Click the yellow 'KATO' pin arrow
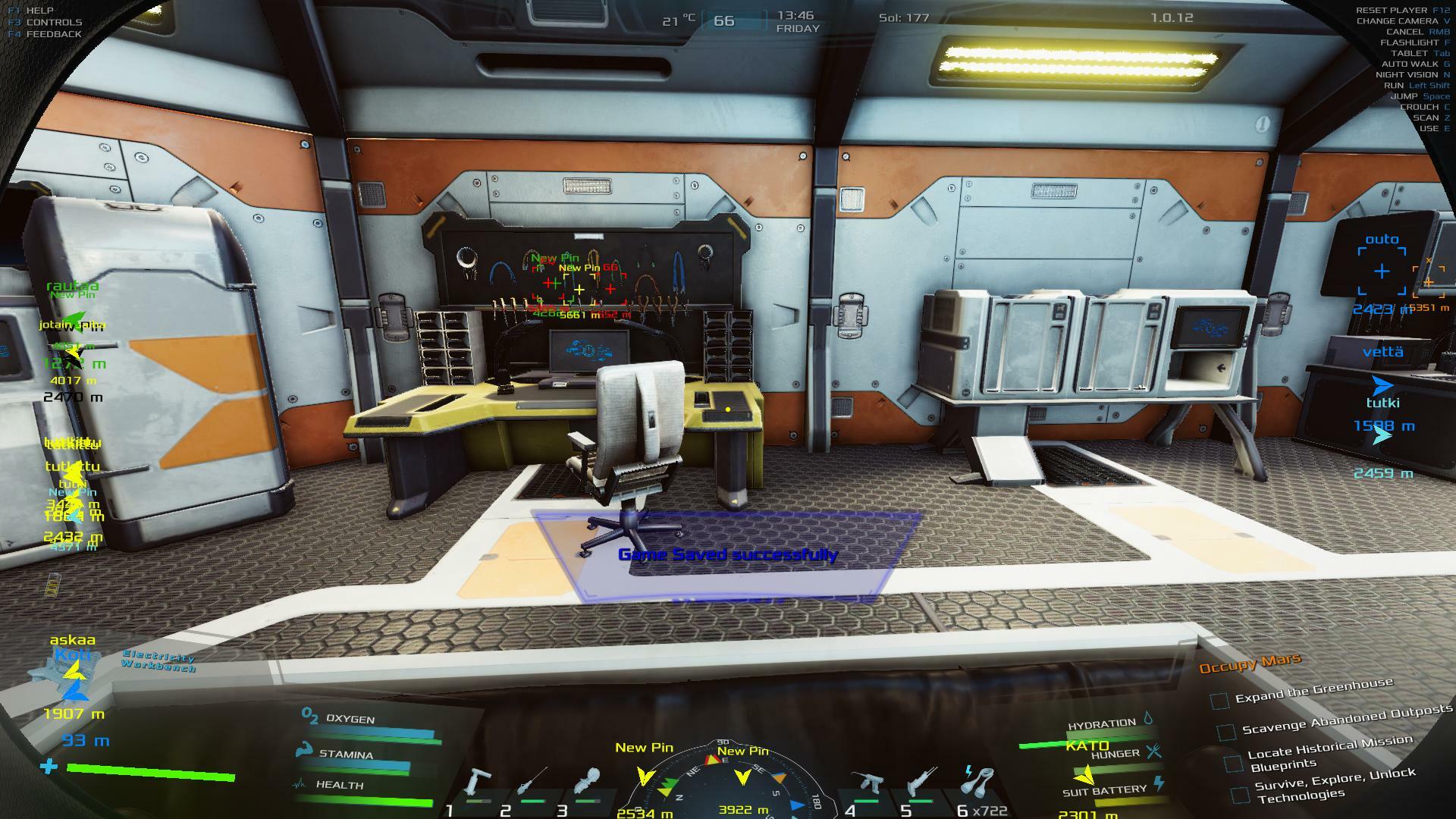1456x819 pixels. point(1084,775)
